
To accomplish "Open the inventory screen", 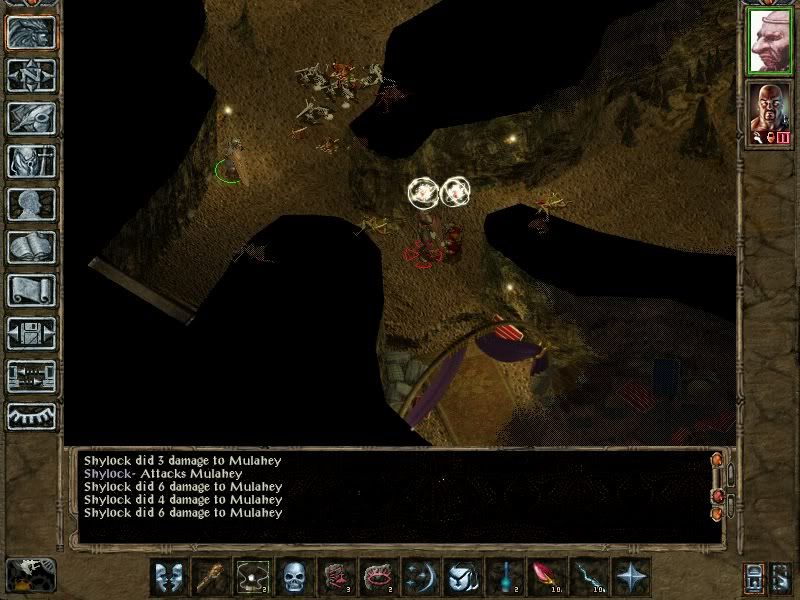I will 31,161.
